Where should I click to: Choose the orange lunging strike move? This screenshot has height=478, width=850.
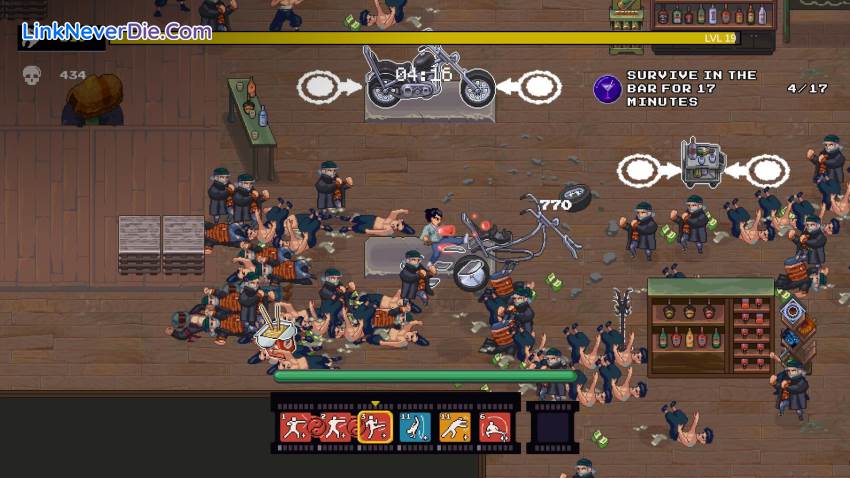(x=454, y=428)
